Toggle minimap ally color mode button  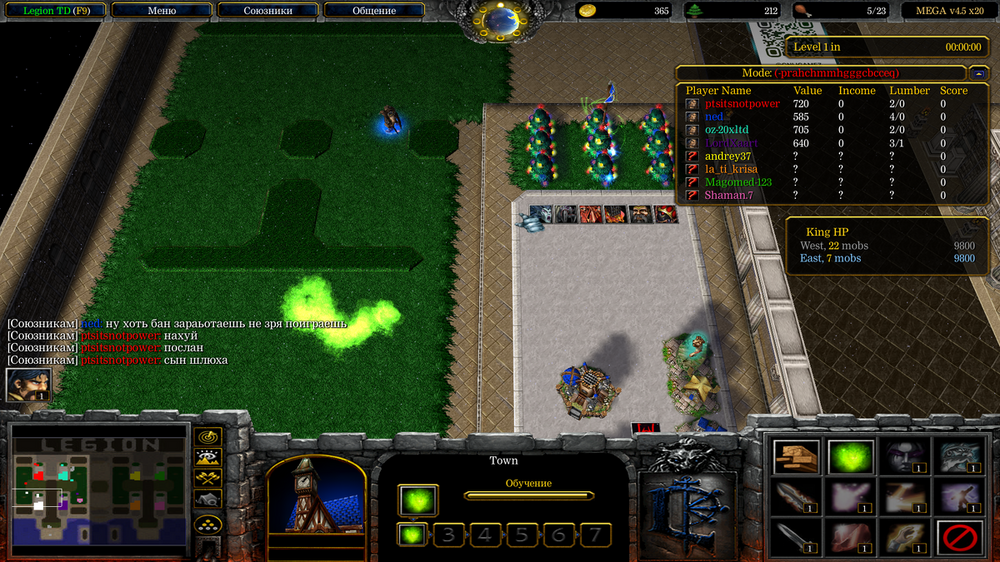tap(208, 479)
